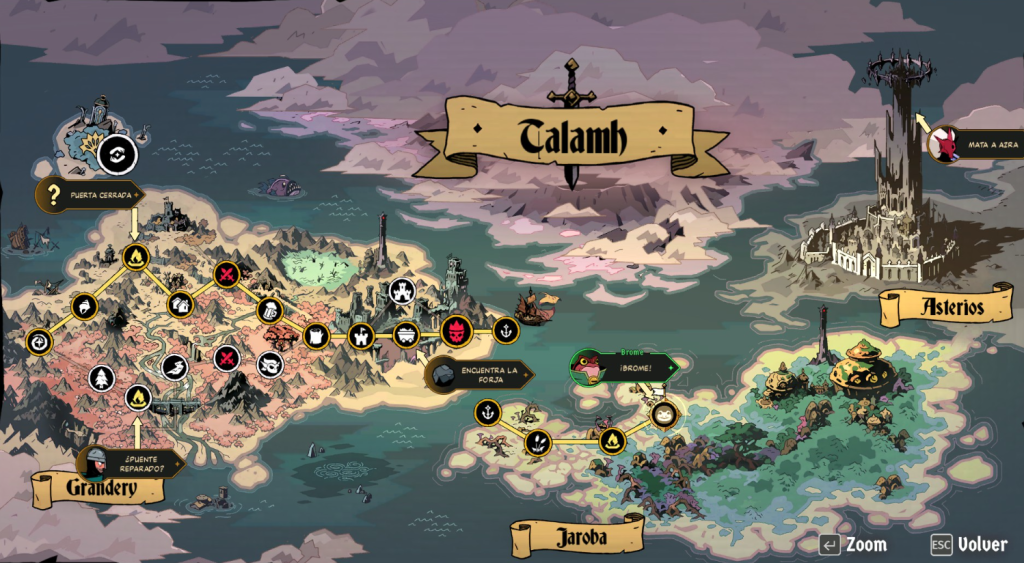Select the minecart map node
The height and width of the screenshot is (563, 1024).
(x=406, y=334)
